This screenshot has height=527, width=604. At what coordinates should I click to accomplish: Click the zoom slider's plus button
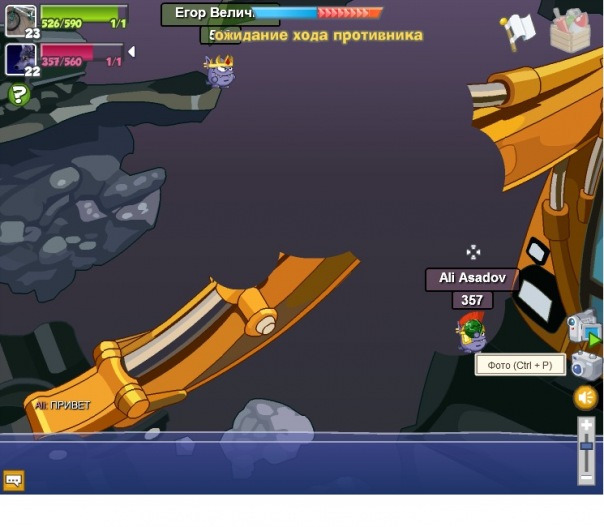[x=587, y=426]
